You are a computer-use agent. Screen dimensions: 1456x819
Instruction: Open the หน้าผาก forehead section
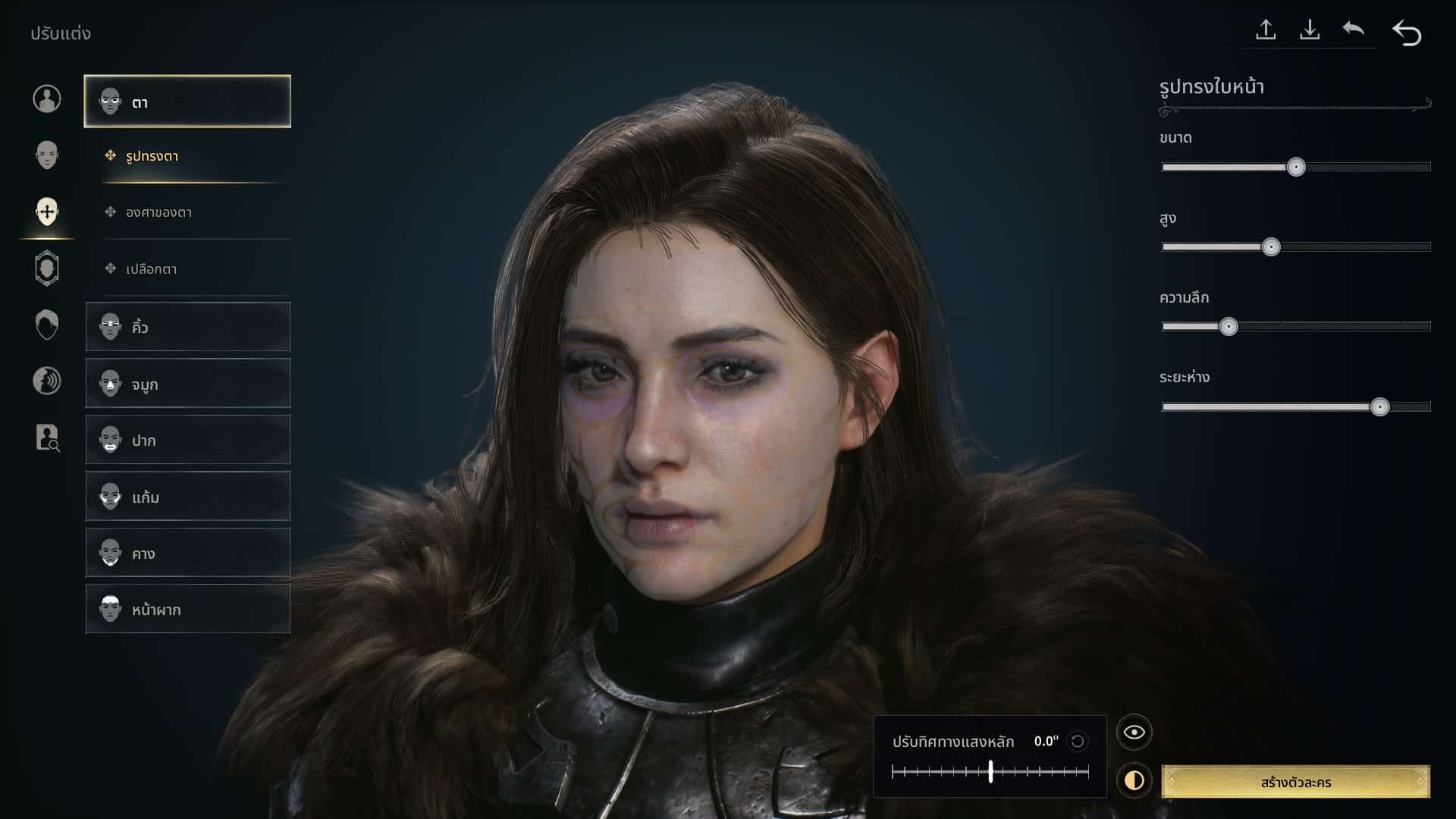coord(187,609)
